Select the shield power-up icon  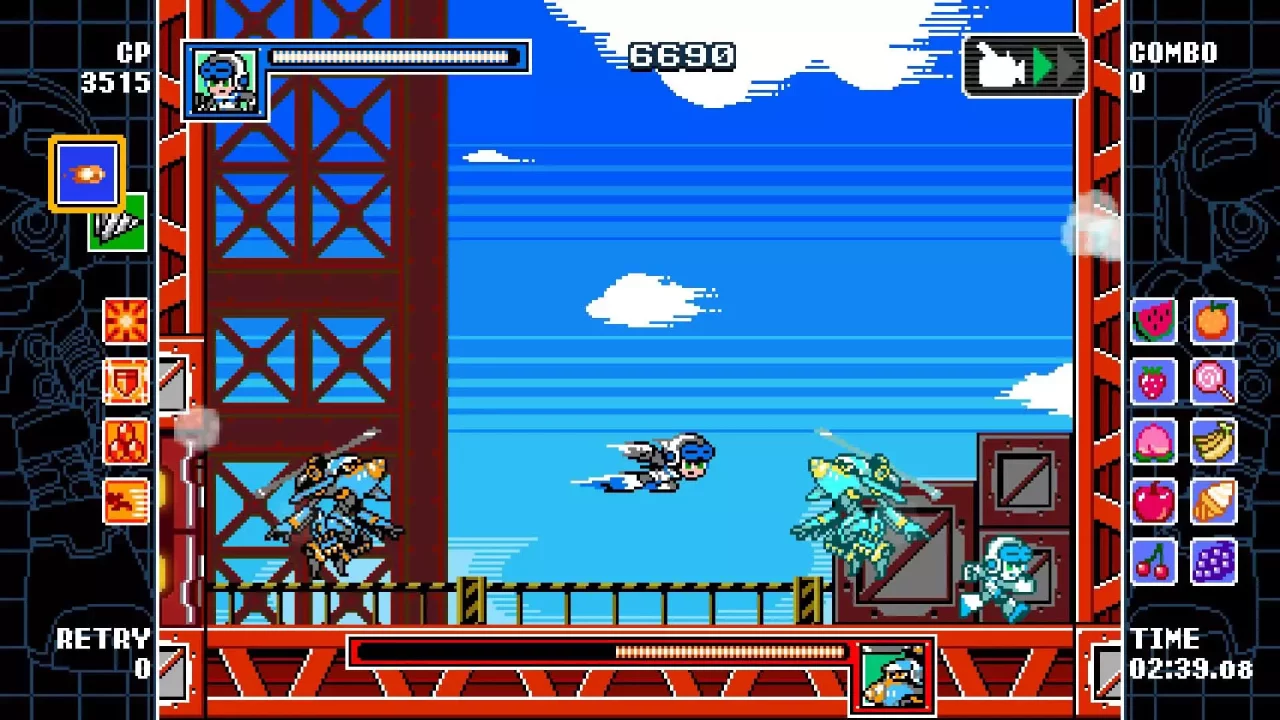[x=126, y=381]
